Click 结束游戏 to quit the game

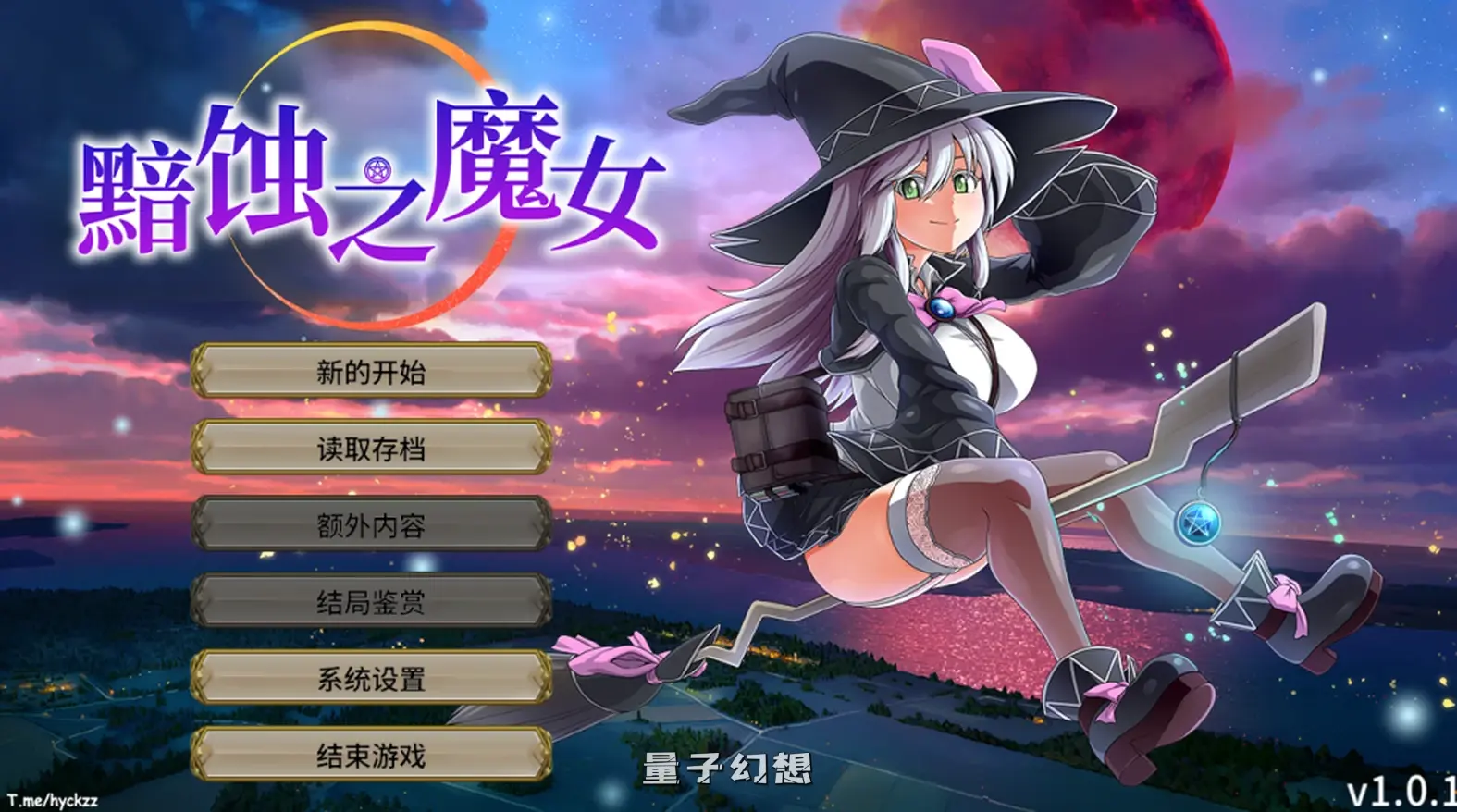click(x=374, y=756)
